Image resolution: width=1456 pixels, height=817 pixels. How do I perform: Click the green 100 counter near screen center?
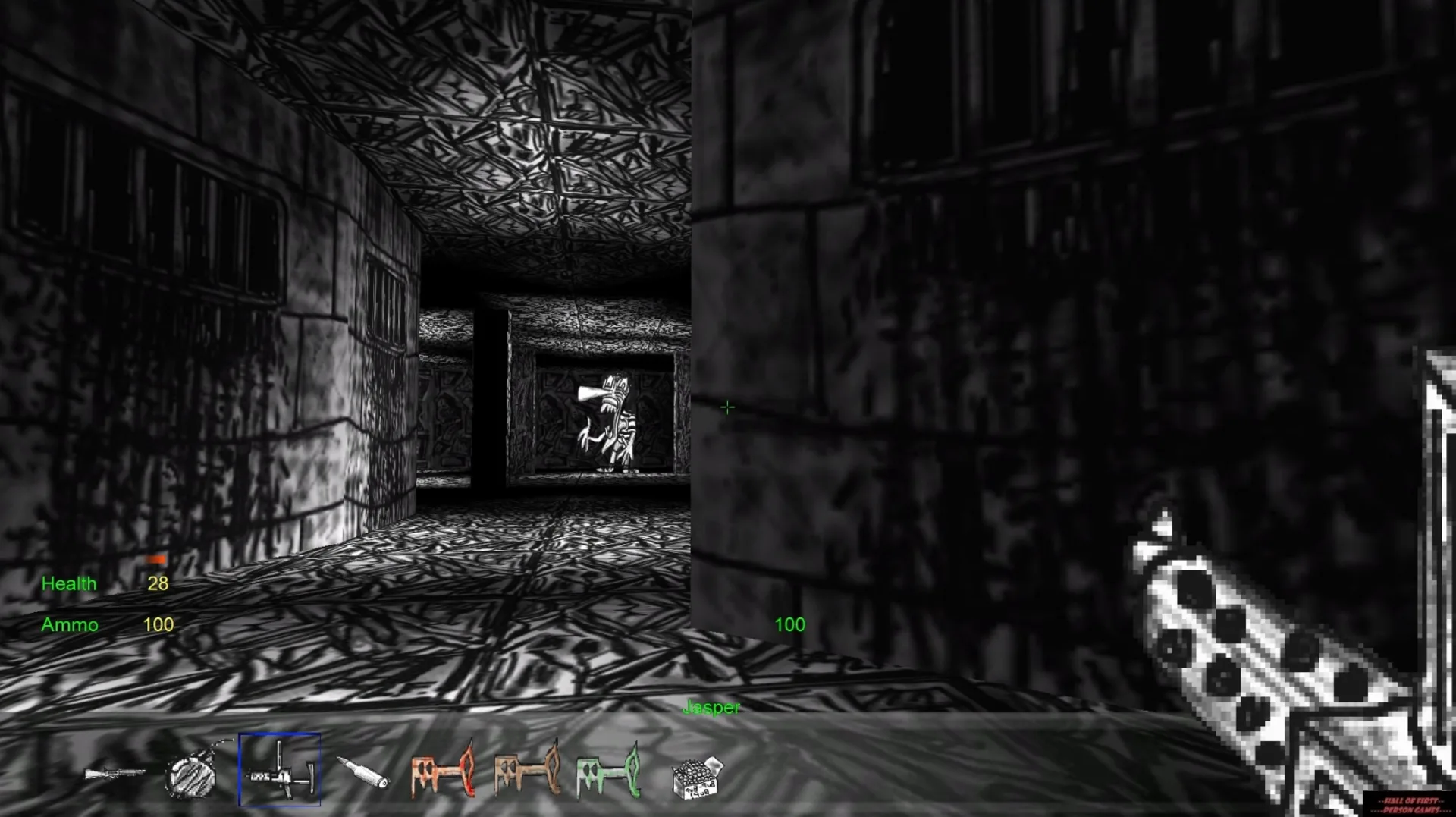[789, 624]
